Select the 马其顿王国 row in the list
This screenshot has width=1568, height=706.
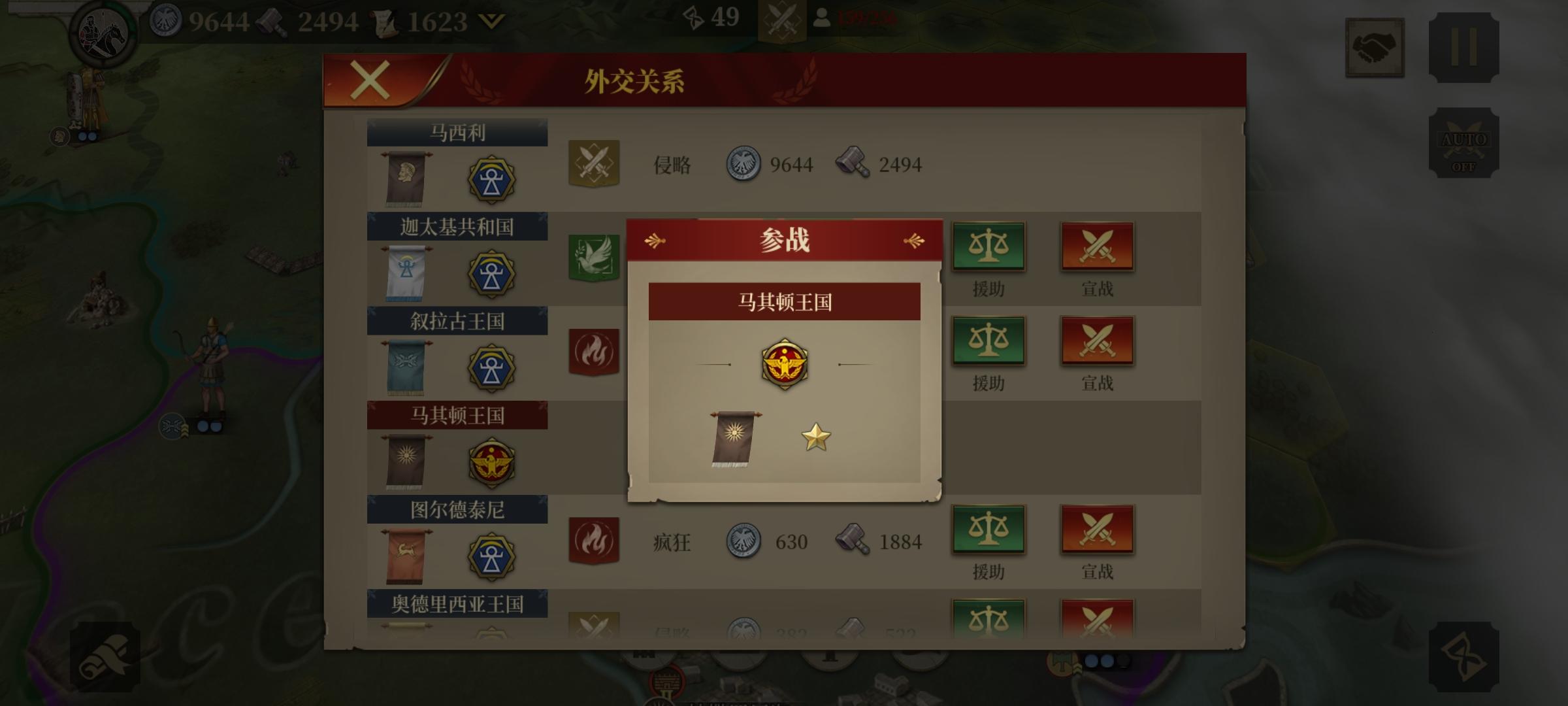(456, 415)
